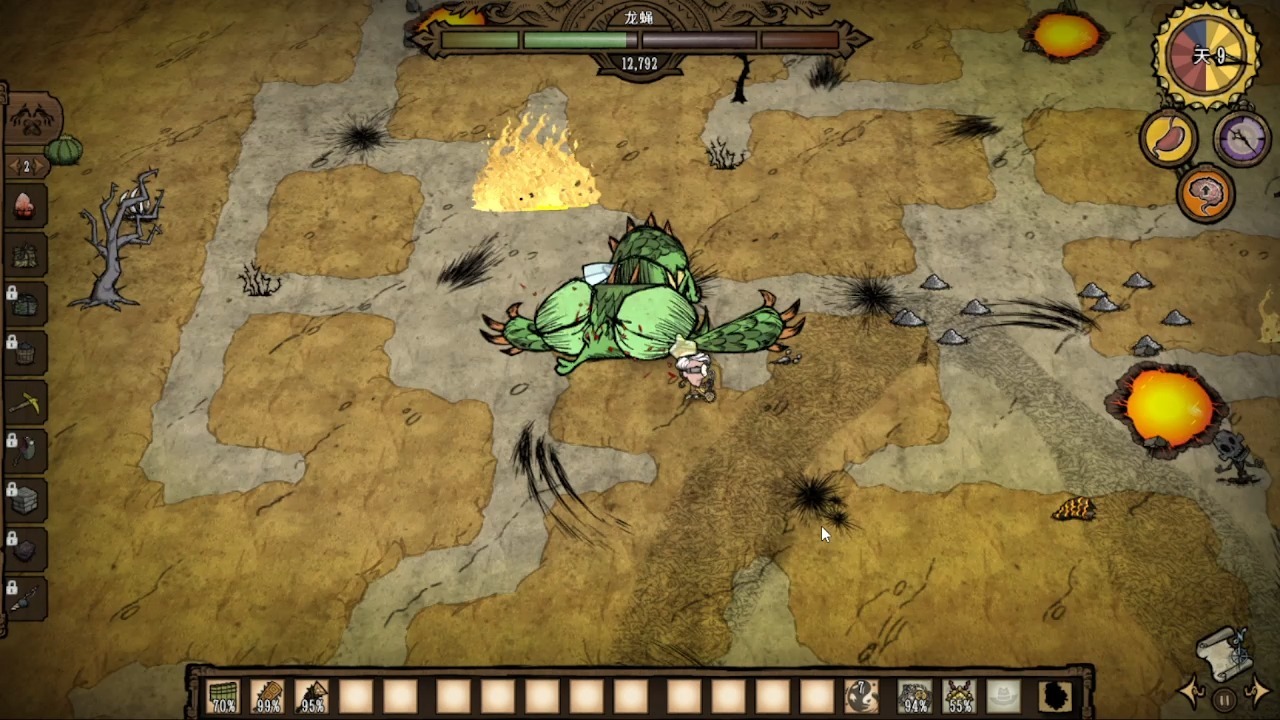Pause the game with the pause button
1280x720 pixels.
pyautogui.click(x=1225, y=698)
